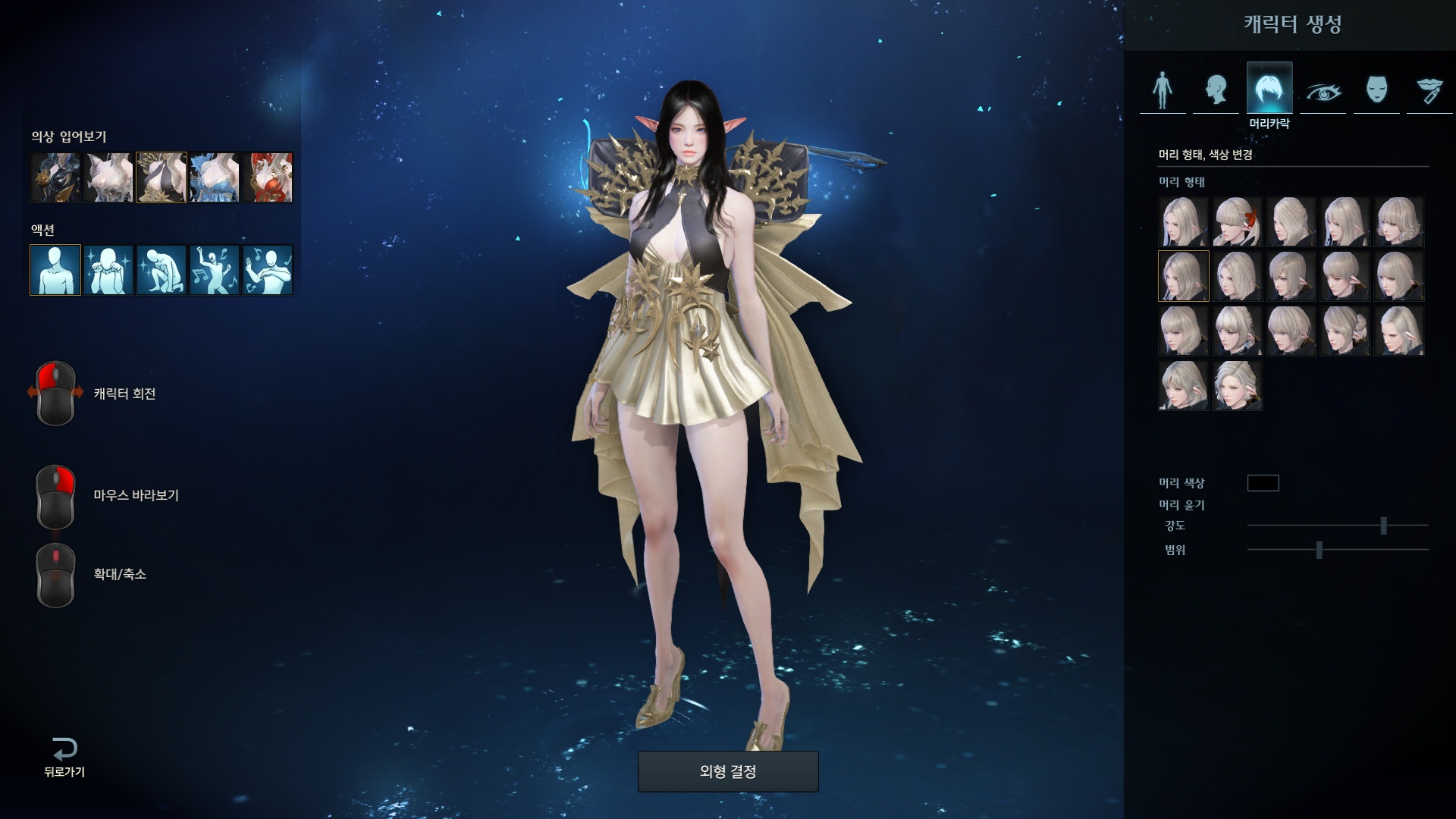The height and width of the screenshot is (819, 1456).
Task: Click the 범위 gloss range slider handle
Action: pyautogui.click(x=1319, y=550)
